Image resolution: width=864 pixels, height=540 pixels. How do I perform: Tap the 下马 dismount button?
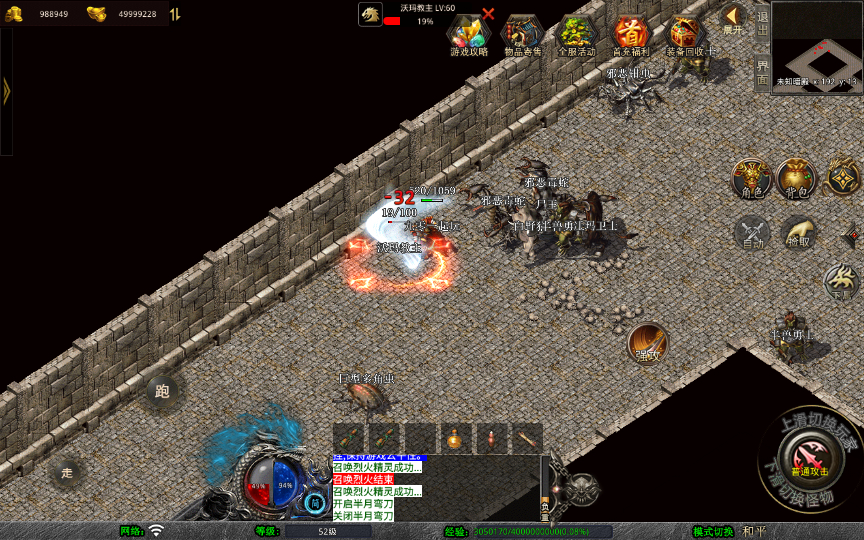[843, 281]
